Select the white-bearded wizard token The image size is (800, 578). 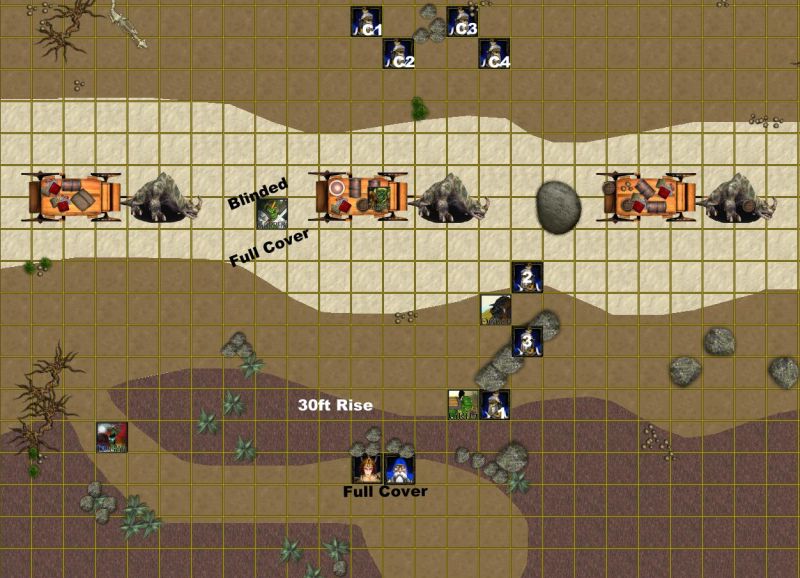click(x=400, y=469)
